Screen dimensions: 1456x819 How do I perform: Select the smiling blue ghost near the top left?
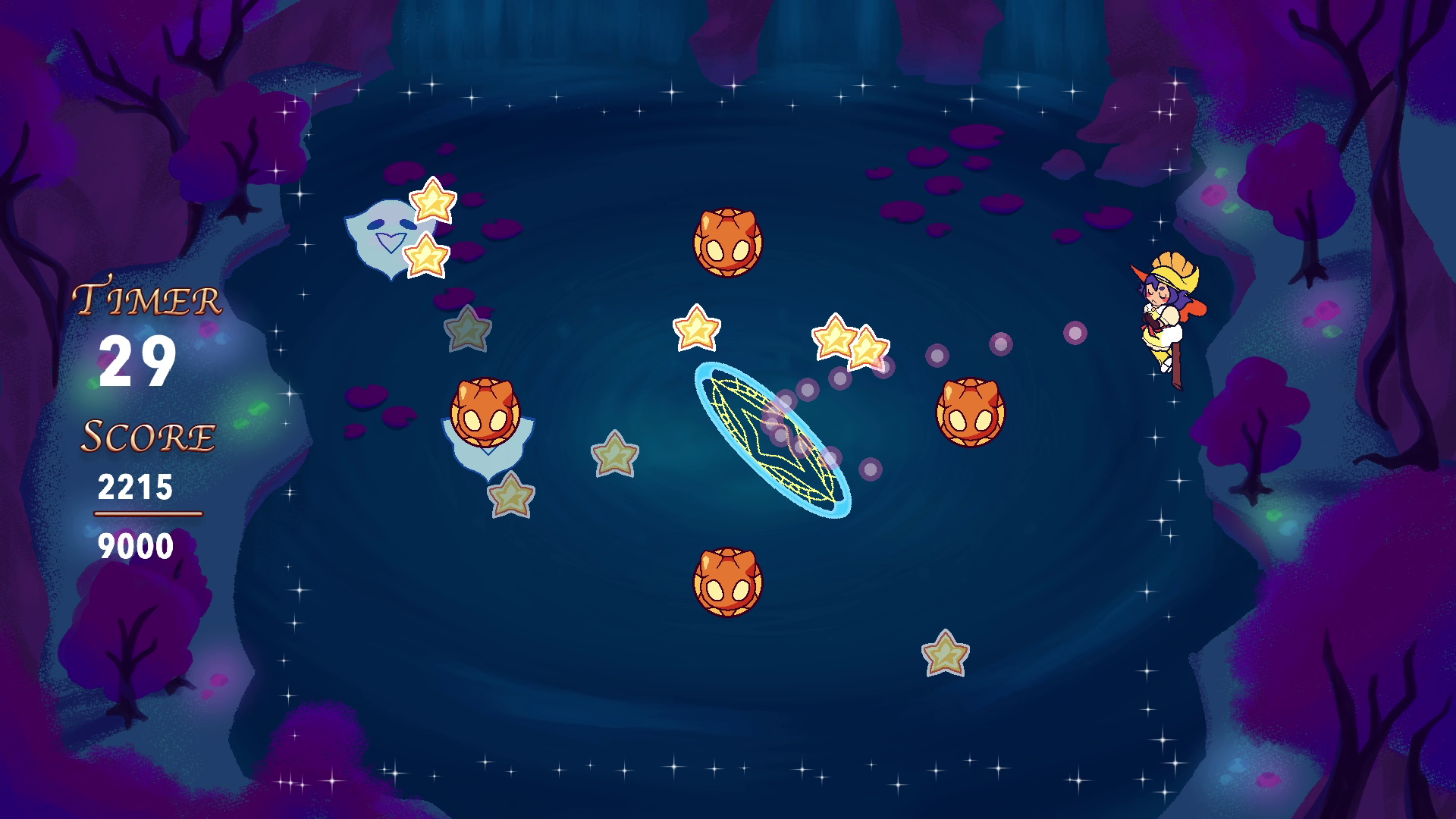(383, 236)
